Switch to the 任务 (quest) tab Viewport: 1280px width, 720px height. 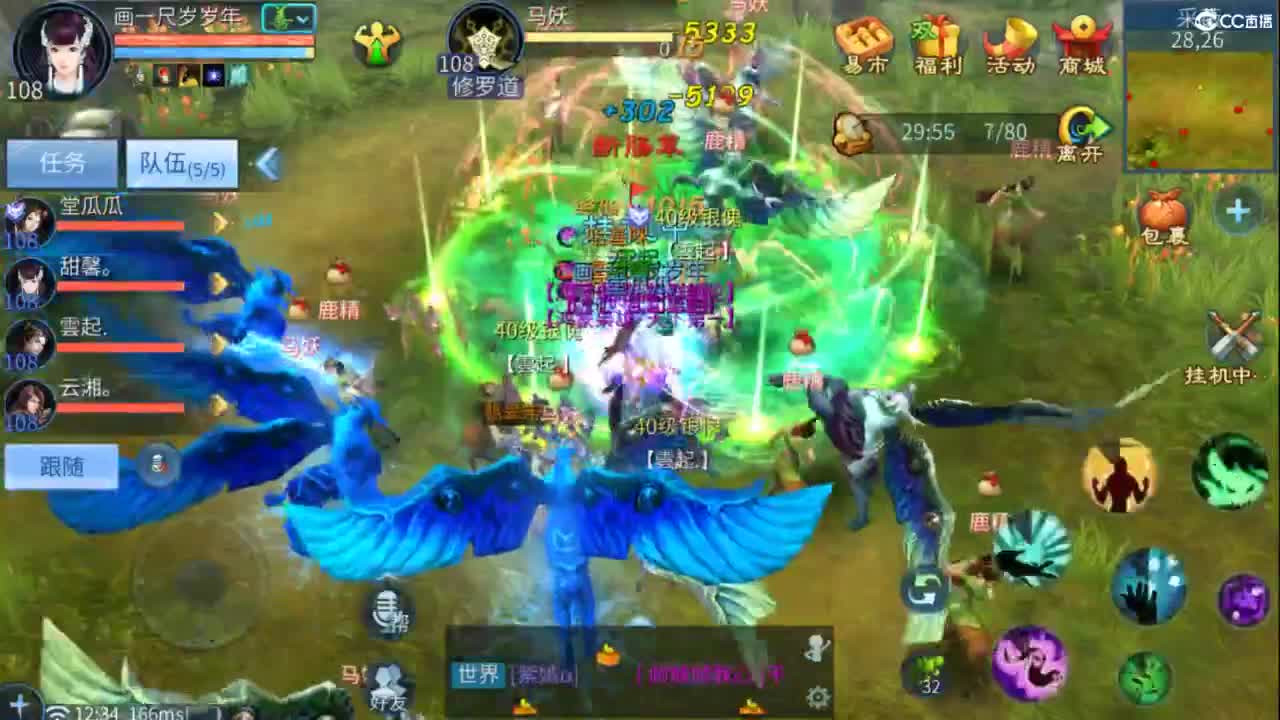[62, 162]
